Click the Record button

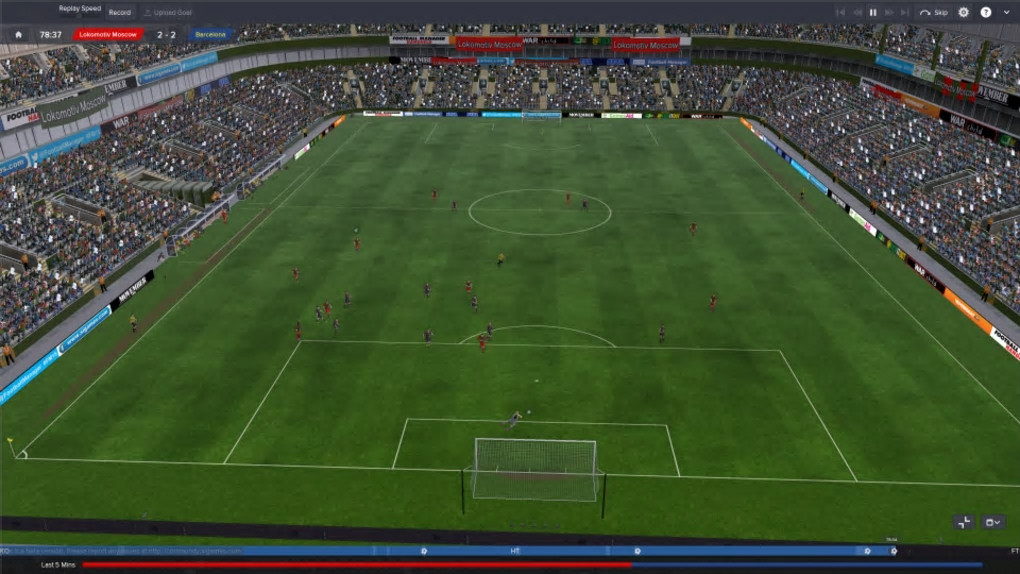click(120, 12)
